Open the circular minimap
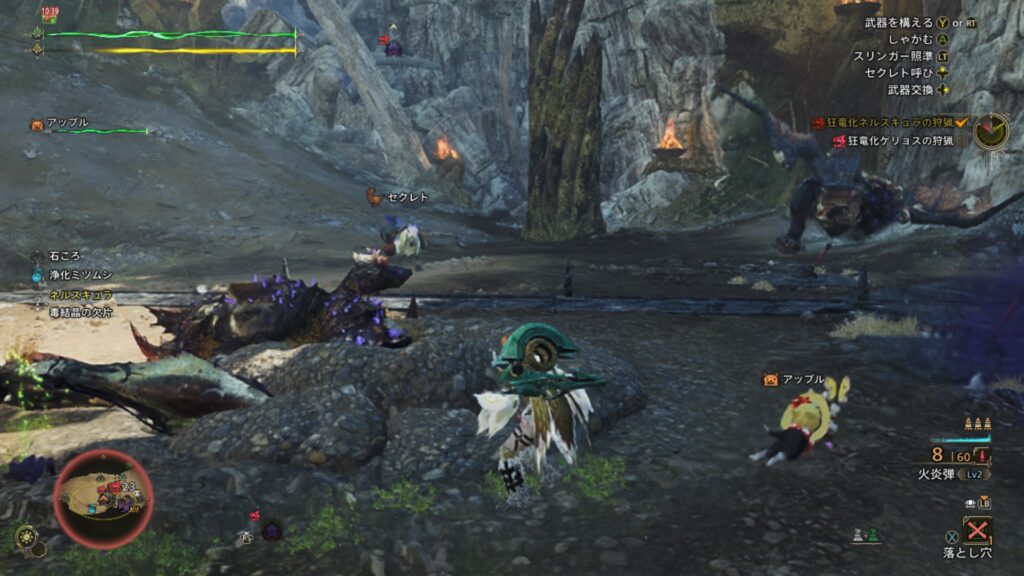 [103, 499]
